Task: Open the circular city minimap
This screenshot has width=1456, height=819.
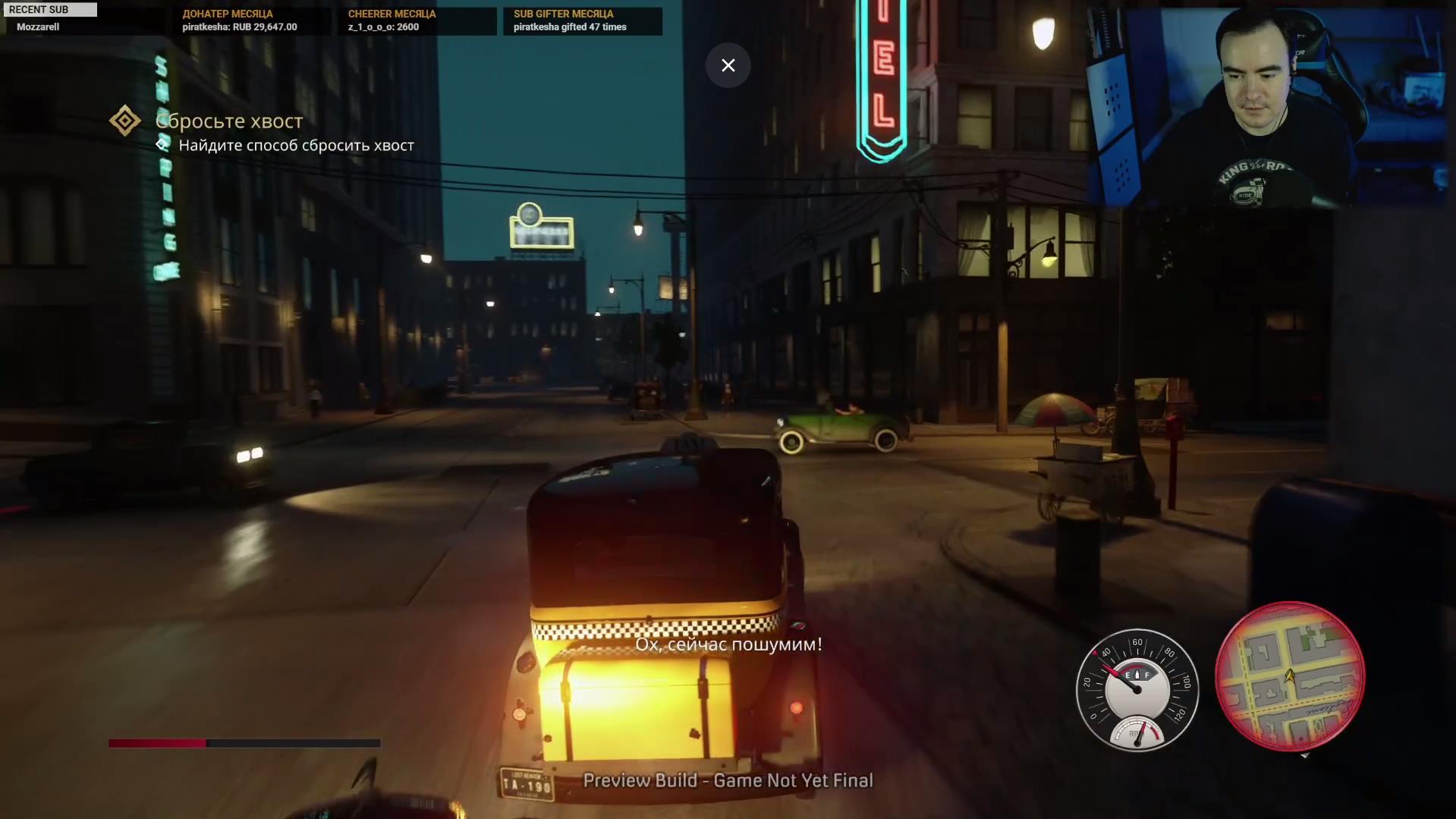Action: (x=1289, y=676)
